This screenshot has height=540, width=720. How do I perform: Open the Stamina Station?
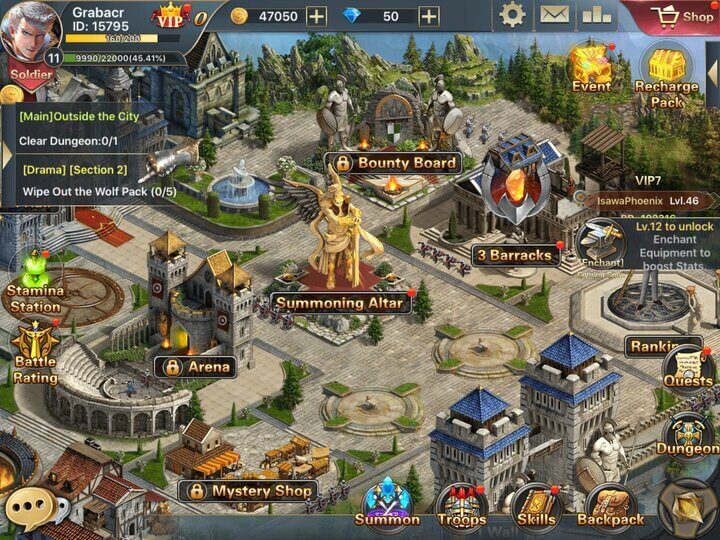tap(36, 282)
